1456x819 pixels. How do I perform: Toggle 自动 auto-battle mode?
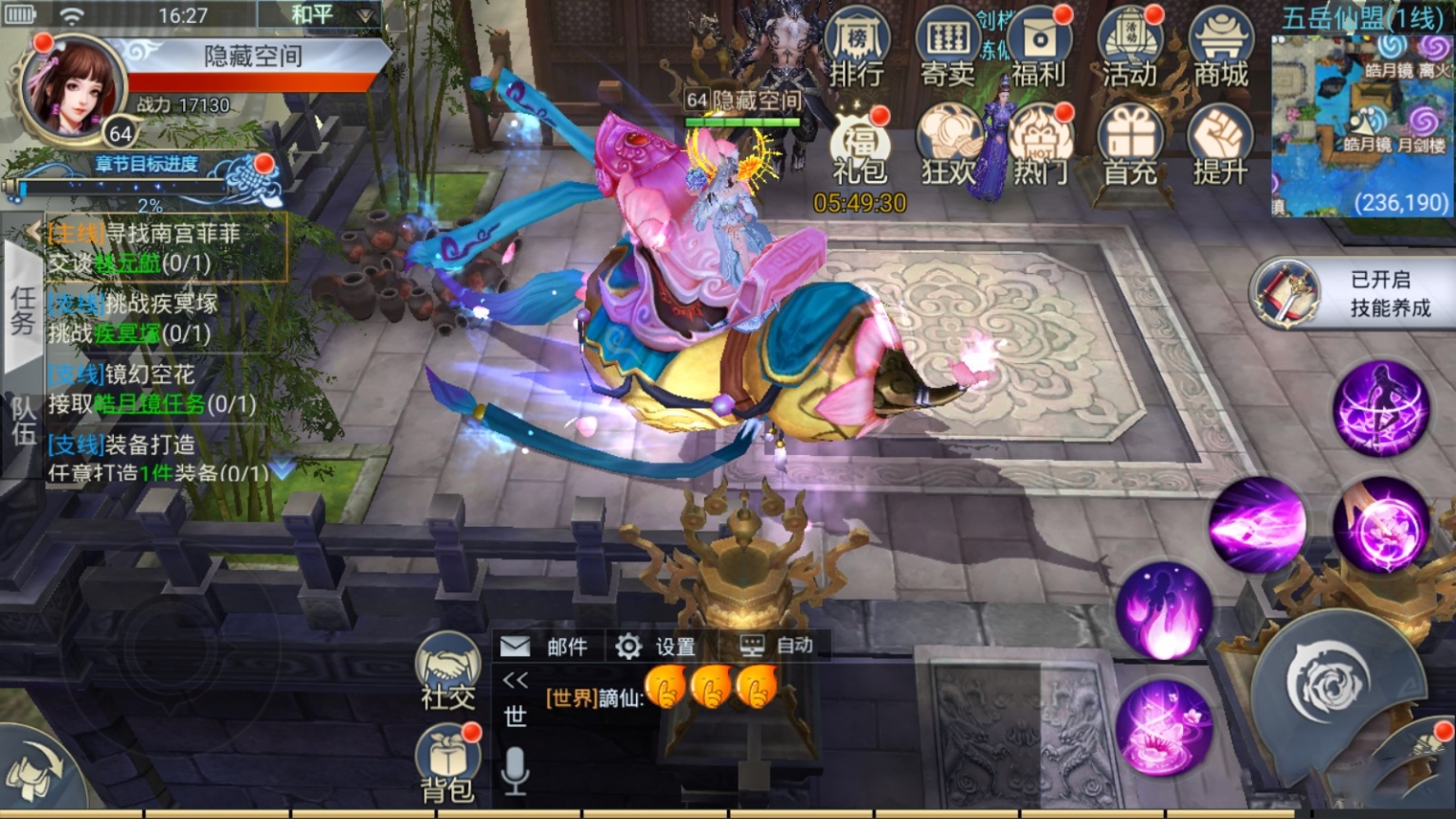776,646
